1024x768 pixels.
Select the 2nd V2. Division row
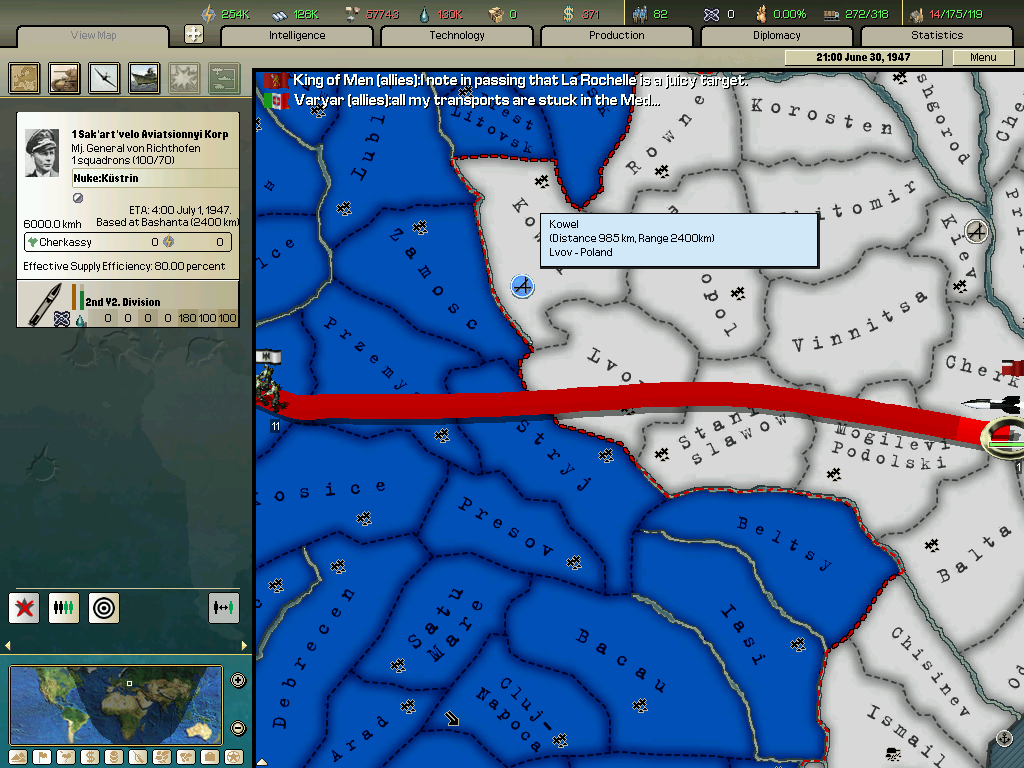pyautogui.click(x=128, y=304)
